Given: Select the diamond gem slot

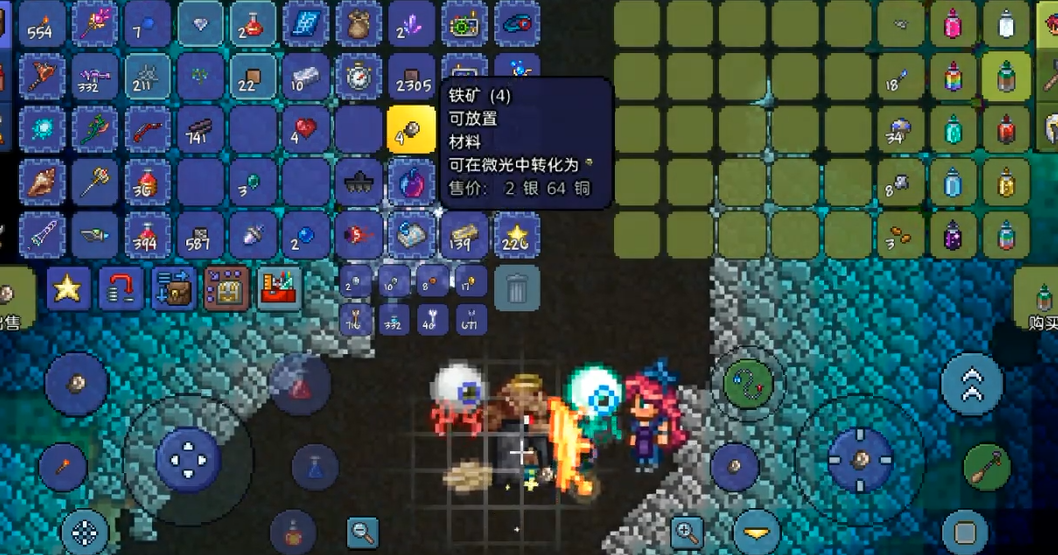Looking at the screenshot, I should click(200, 24).
